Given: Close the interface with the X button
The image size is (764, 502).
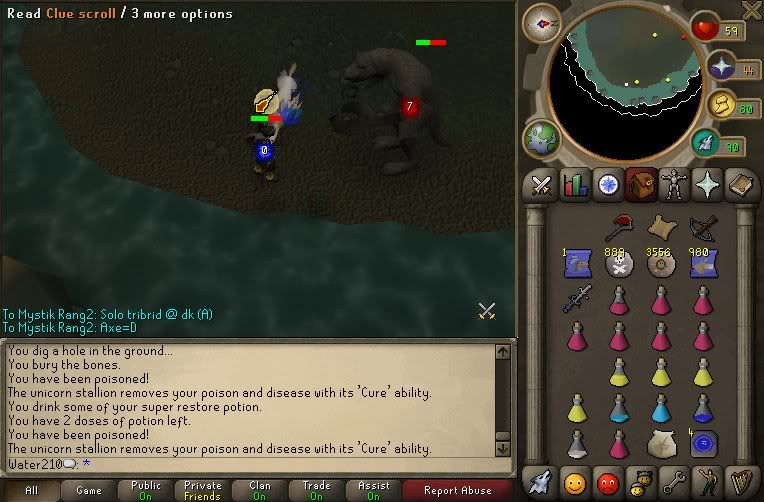Looking at the screenshot, I should (750, 11).
